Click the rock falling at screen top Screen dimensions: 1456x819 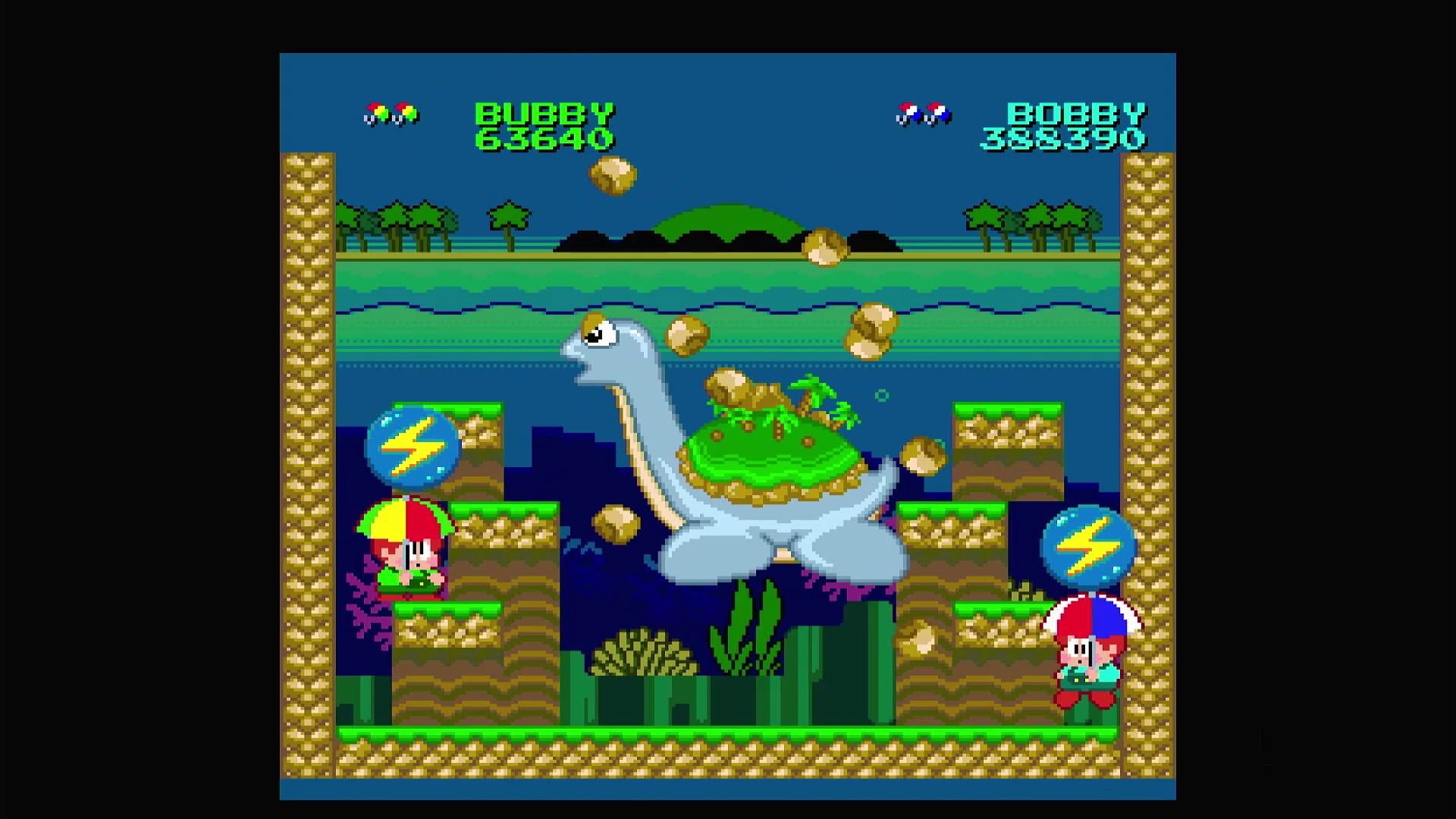tap(613, 174)
